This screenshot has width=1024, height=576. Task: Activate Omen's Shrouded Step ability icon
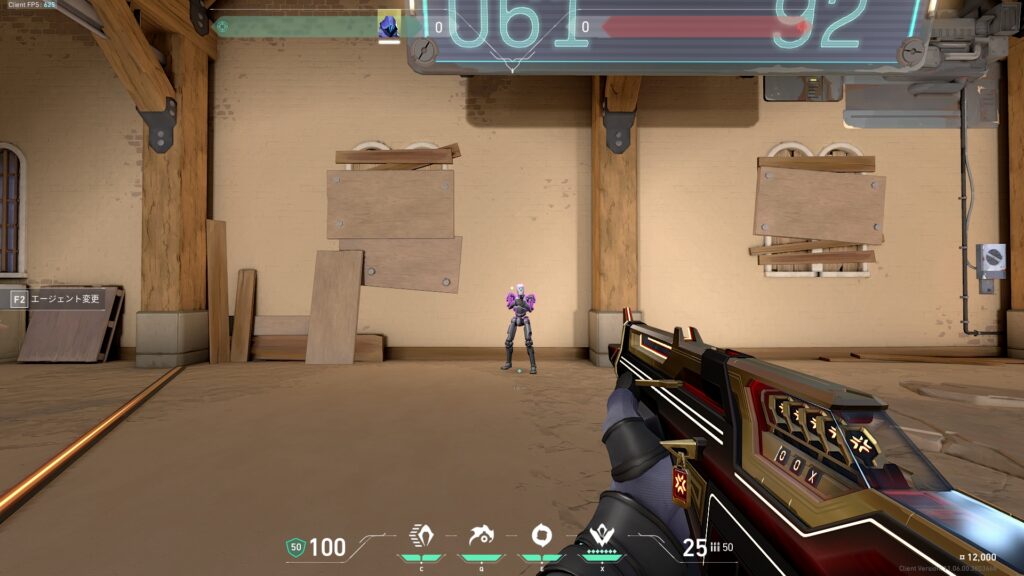[x=422, y=537]
